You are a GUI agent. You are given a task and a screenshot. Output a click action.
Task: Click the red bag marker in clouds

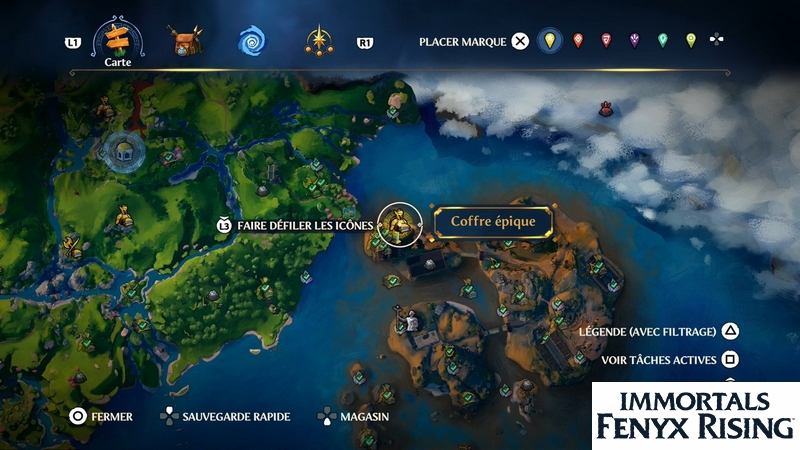605,109
